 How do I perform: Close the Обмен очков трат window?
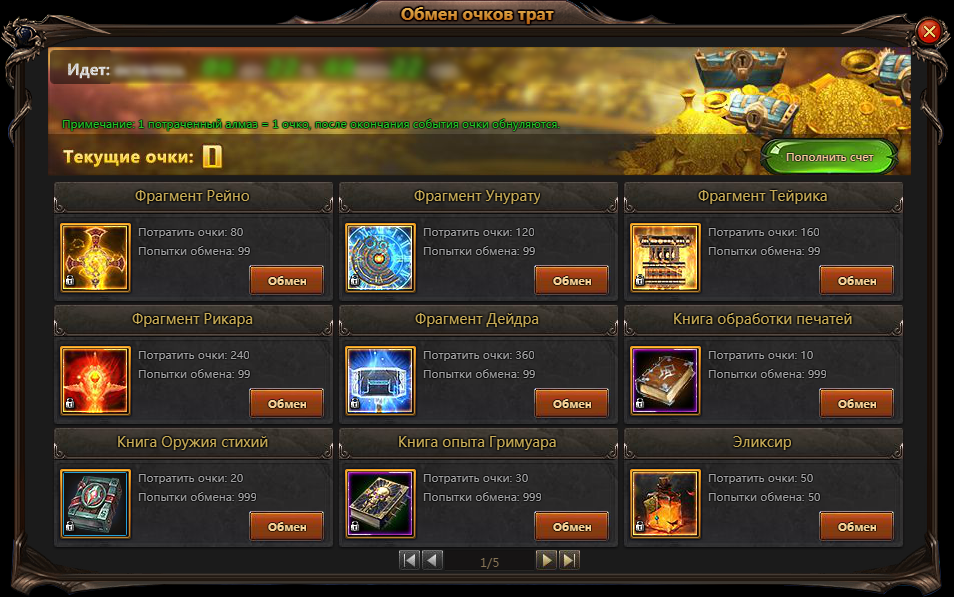[x=929, y=32]
